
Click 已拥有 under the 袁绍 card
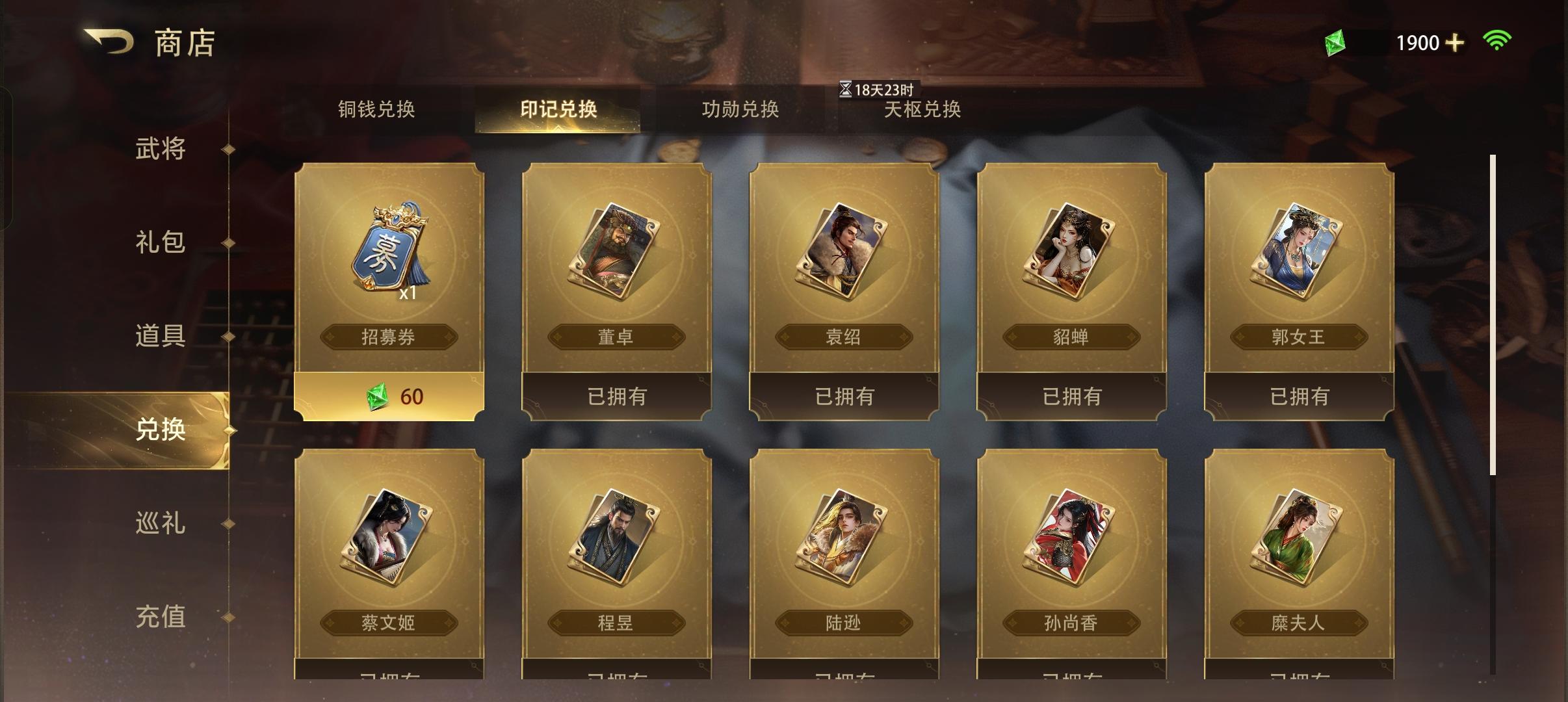click(x=844, y=395)
